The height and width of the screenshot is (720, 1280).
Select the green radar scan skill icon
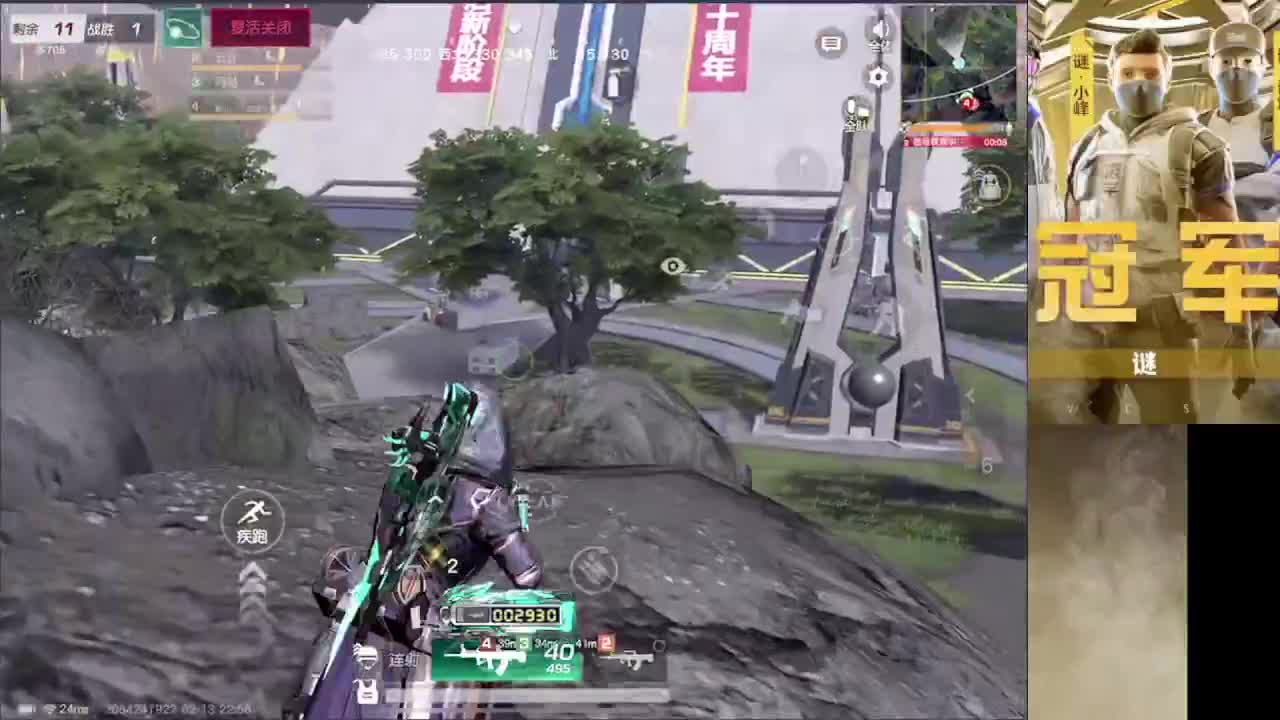[x=183, y=27]
